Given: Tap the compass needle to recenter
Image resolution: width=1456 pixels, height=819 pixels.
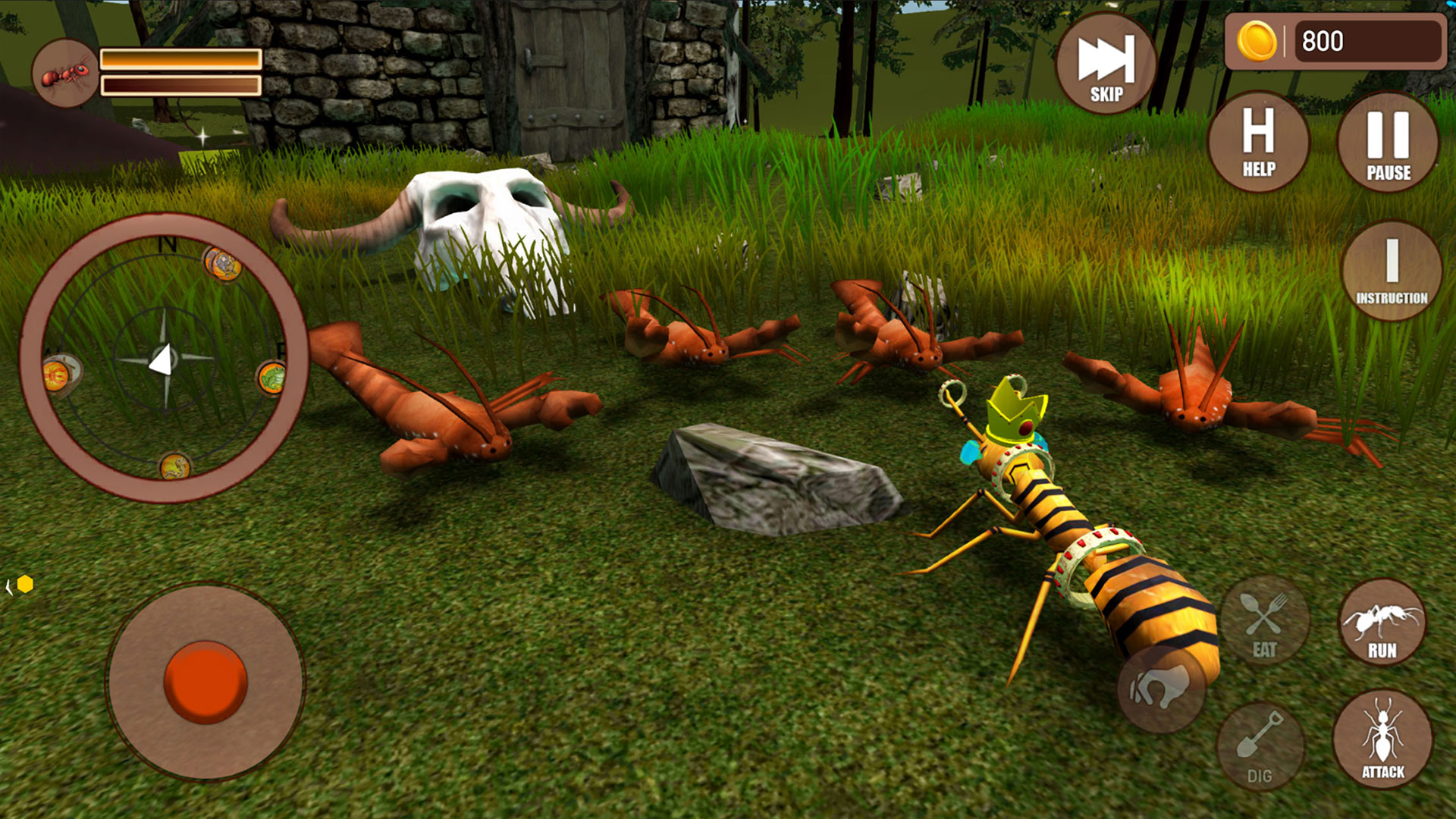Looking at the screenshot, I should [162, 359].
